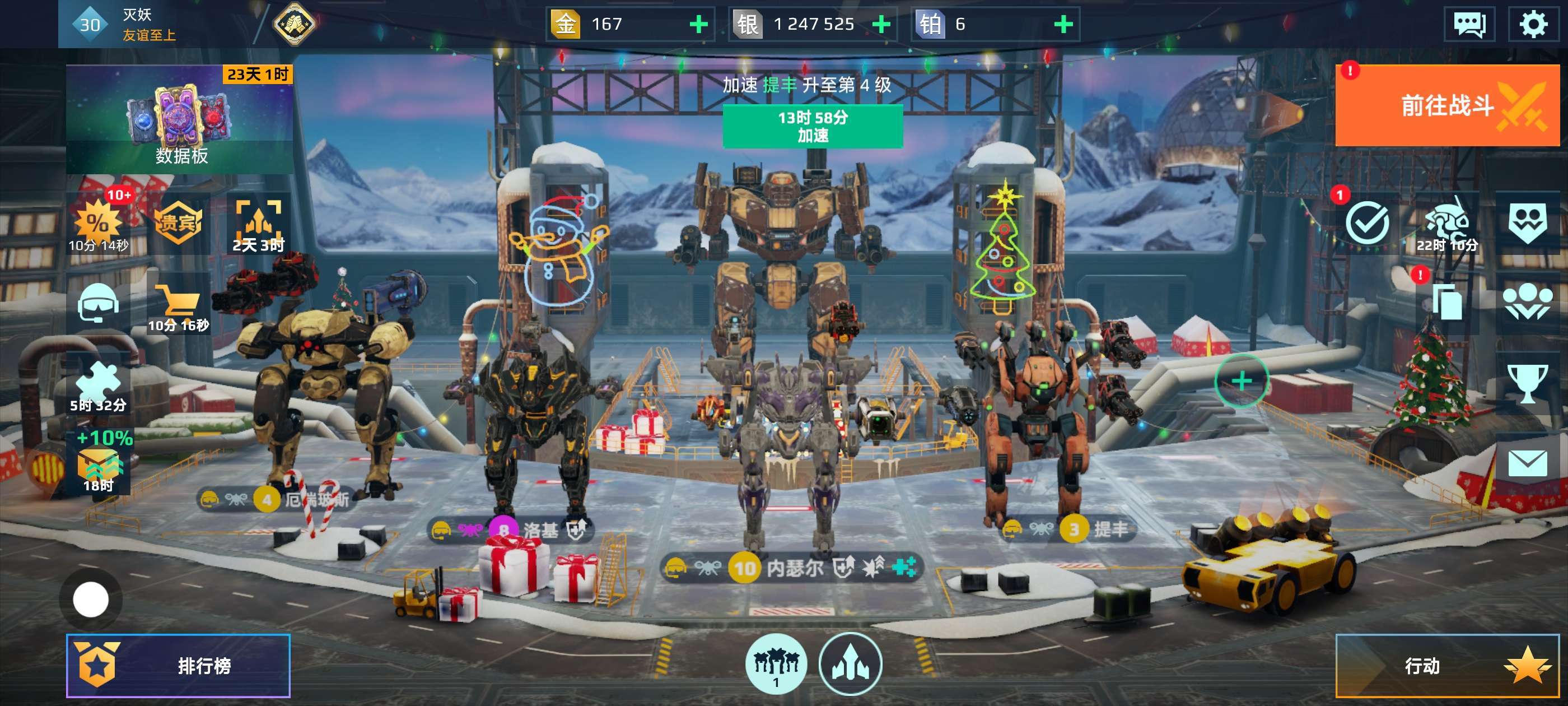This screenshot has width=1568, height=706.
Task: Open the chat messages window
Action: (1469, 24)
